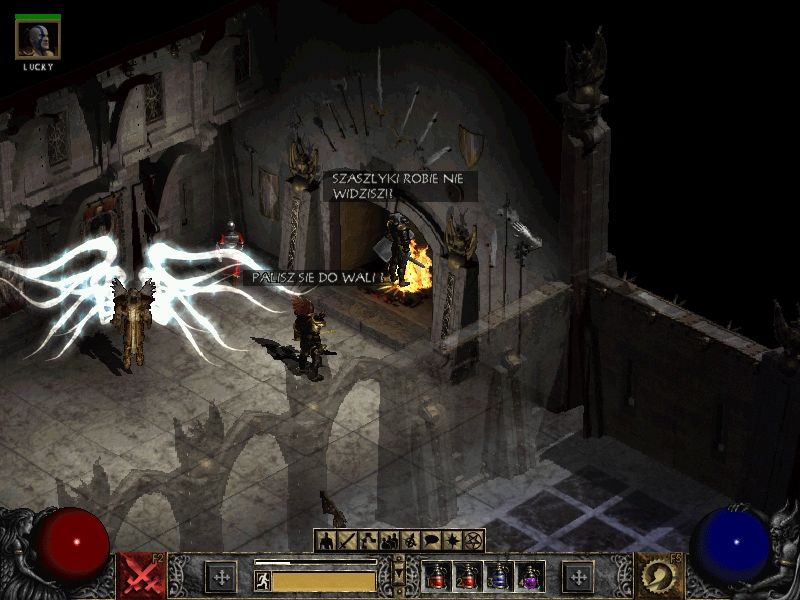Image resolution: width=800 pixels, height=600 pixels.
Task: Toggle the run/walk button
Action: point(263,581)
